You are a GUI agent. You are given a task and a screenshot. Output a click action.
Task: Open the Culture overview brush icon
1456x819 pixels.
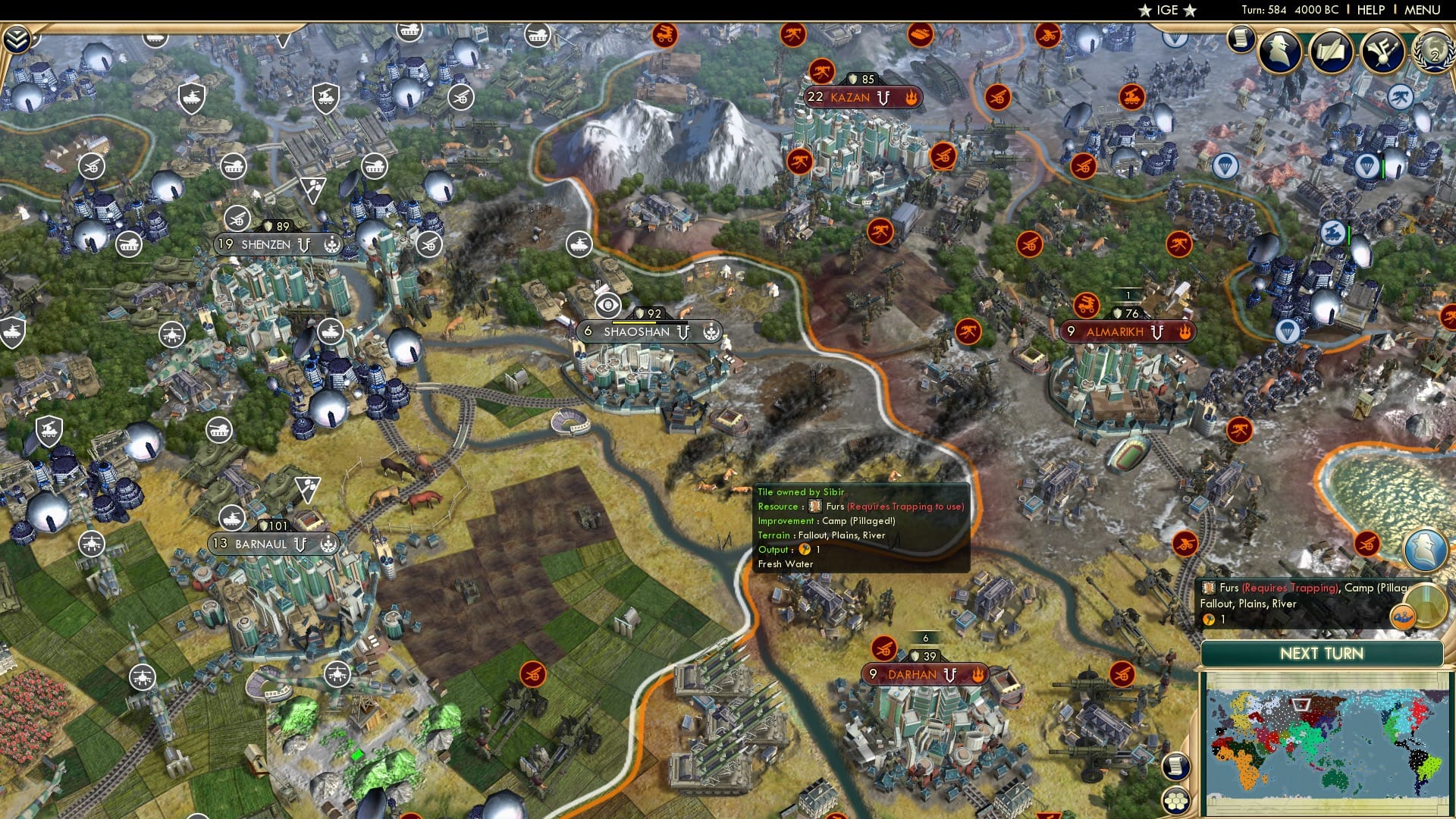pos(1385,51)
